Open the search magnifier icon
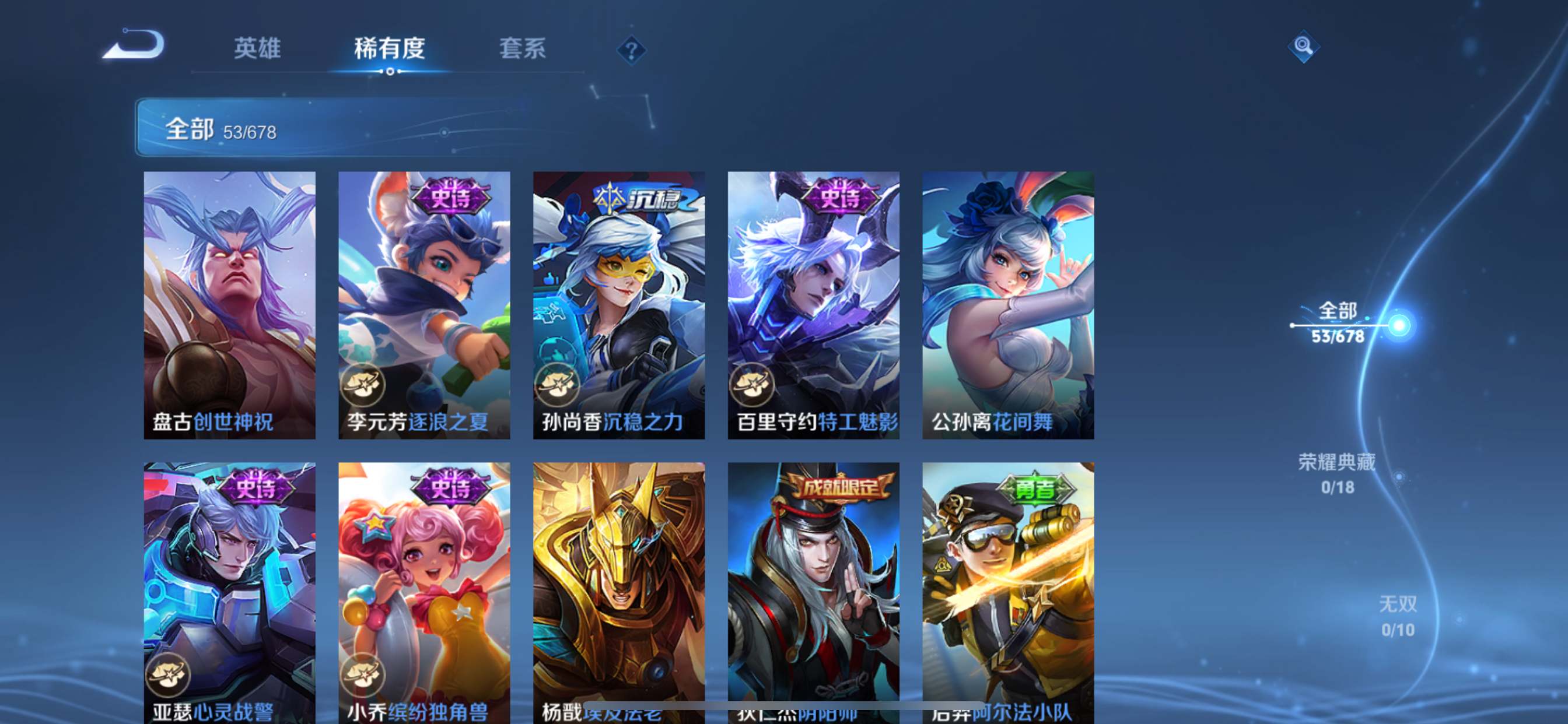Screen dimensions: 1568x724 coord(1303,46)
